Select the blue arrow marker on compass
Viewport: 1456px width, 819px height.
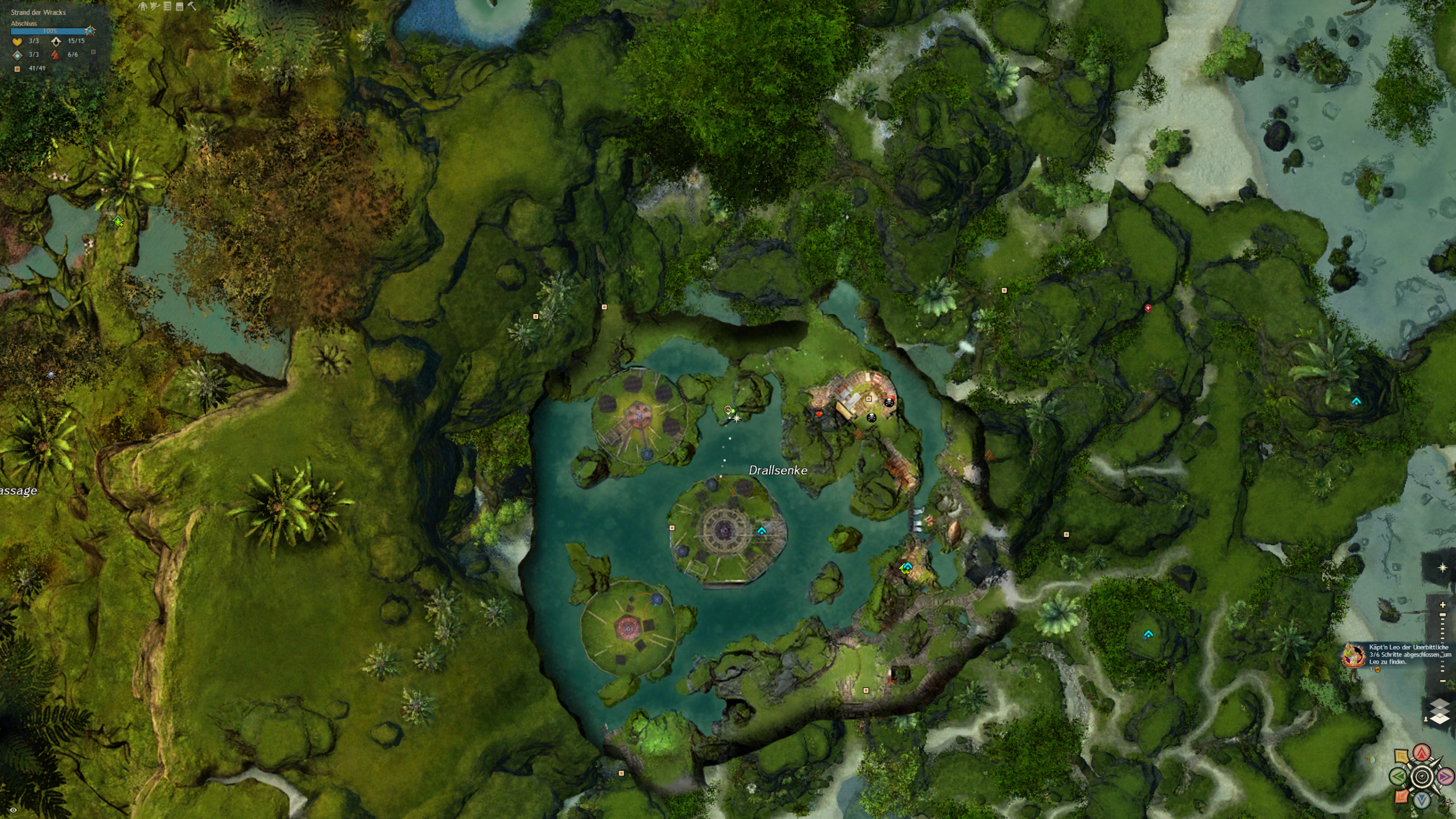click(1422, 800)
